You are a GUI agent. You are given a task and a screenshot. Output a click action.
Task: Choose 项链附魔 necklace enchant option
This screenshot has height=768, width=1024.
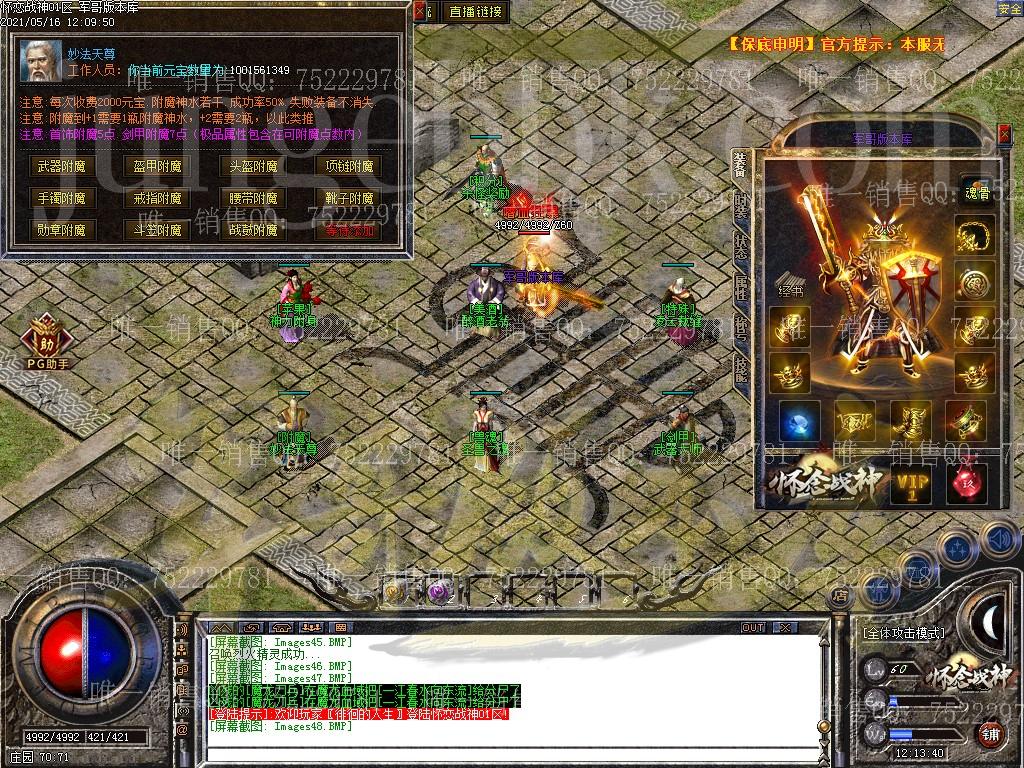[348, 167]
